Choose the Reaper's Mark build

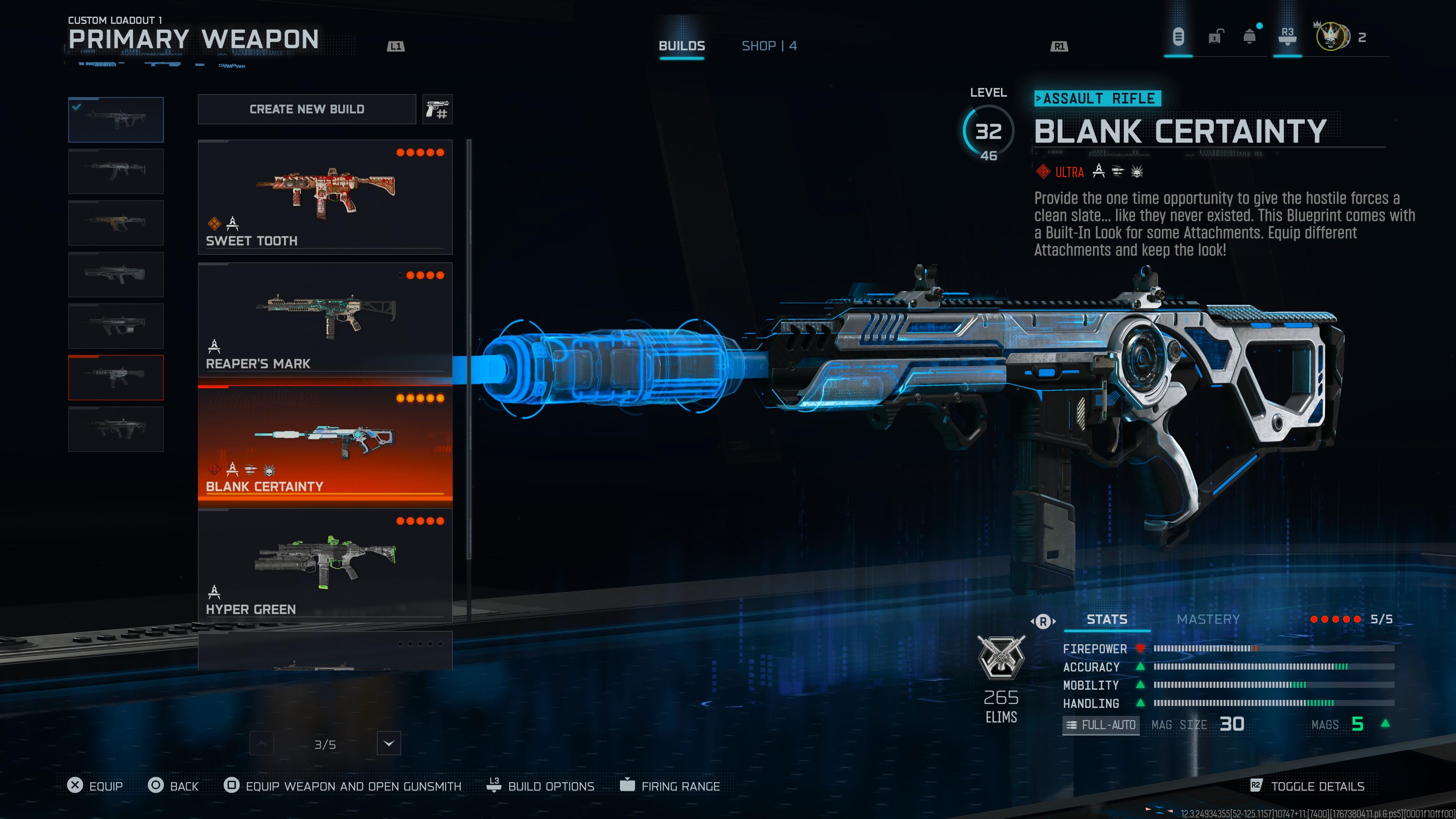325,319
